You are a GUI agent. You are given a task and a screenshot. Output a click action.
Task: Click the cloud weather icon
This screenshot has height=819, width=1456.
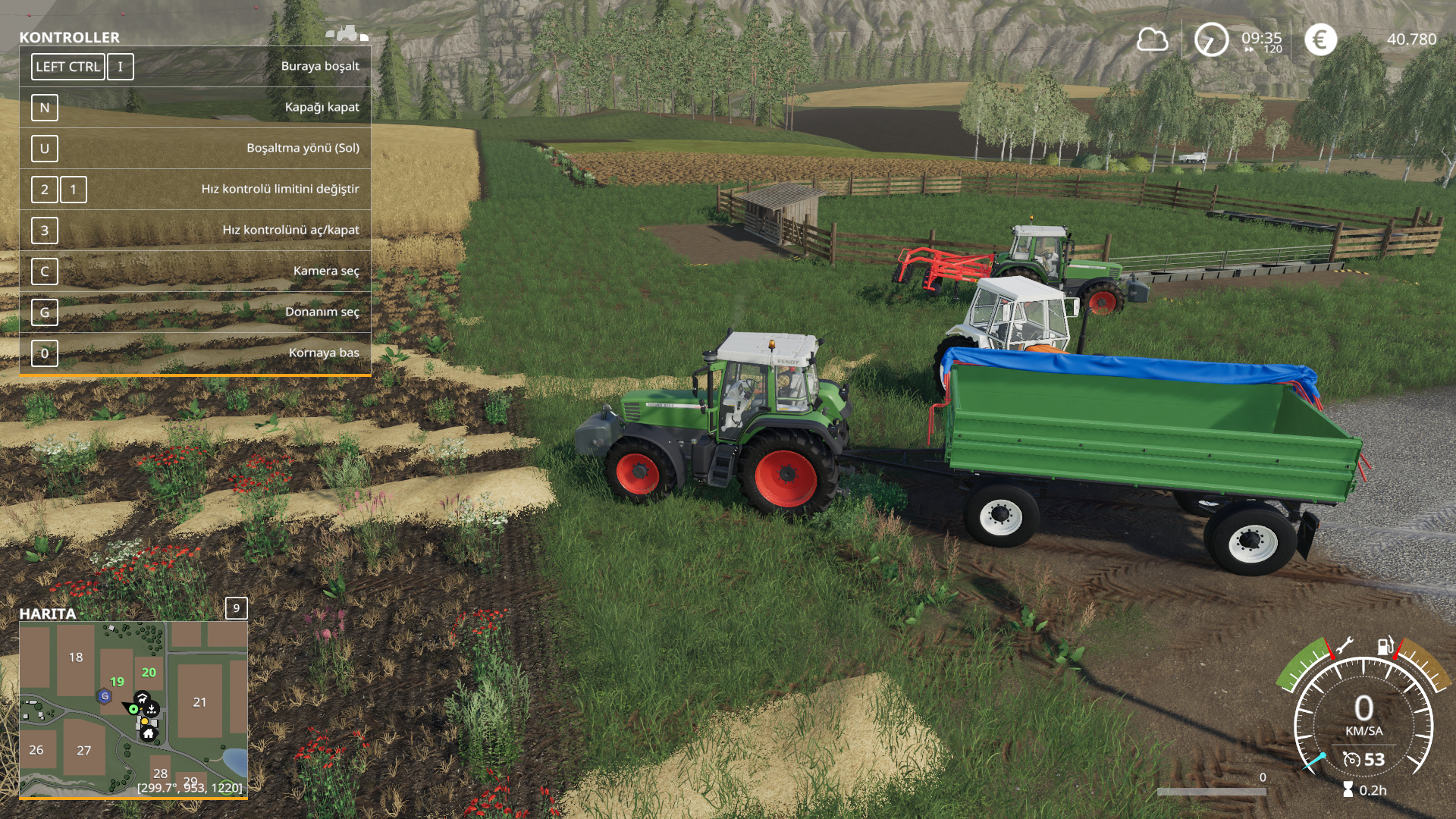pos(1152,39)
